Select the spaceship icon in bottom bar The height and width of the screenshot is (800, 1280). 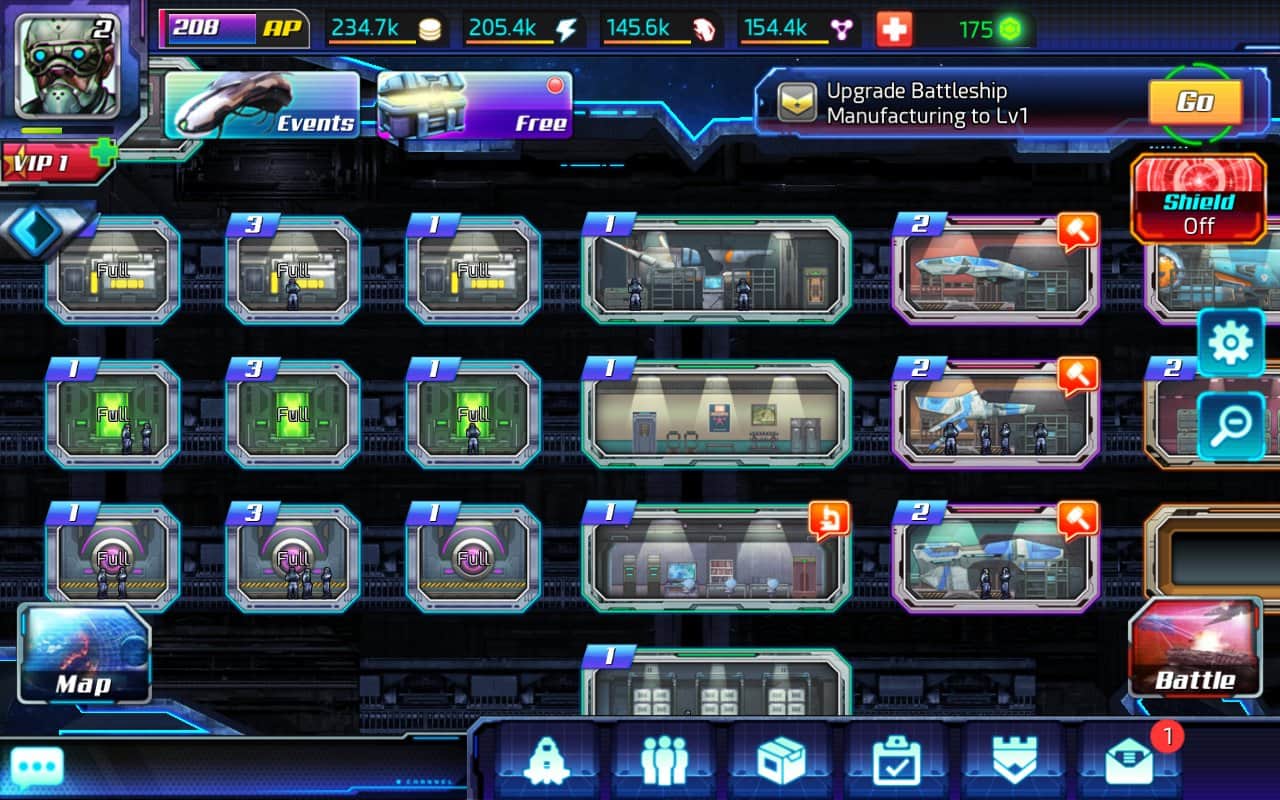tap(546, 762)
